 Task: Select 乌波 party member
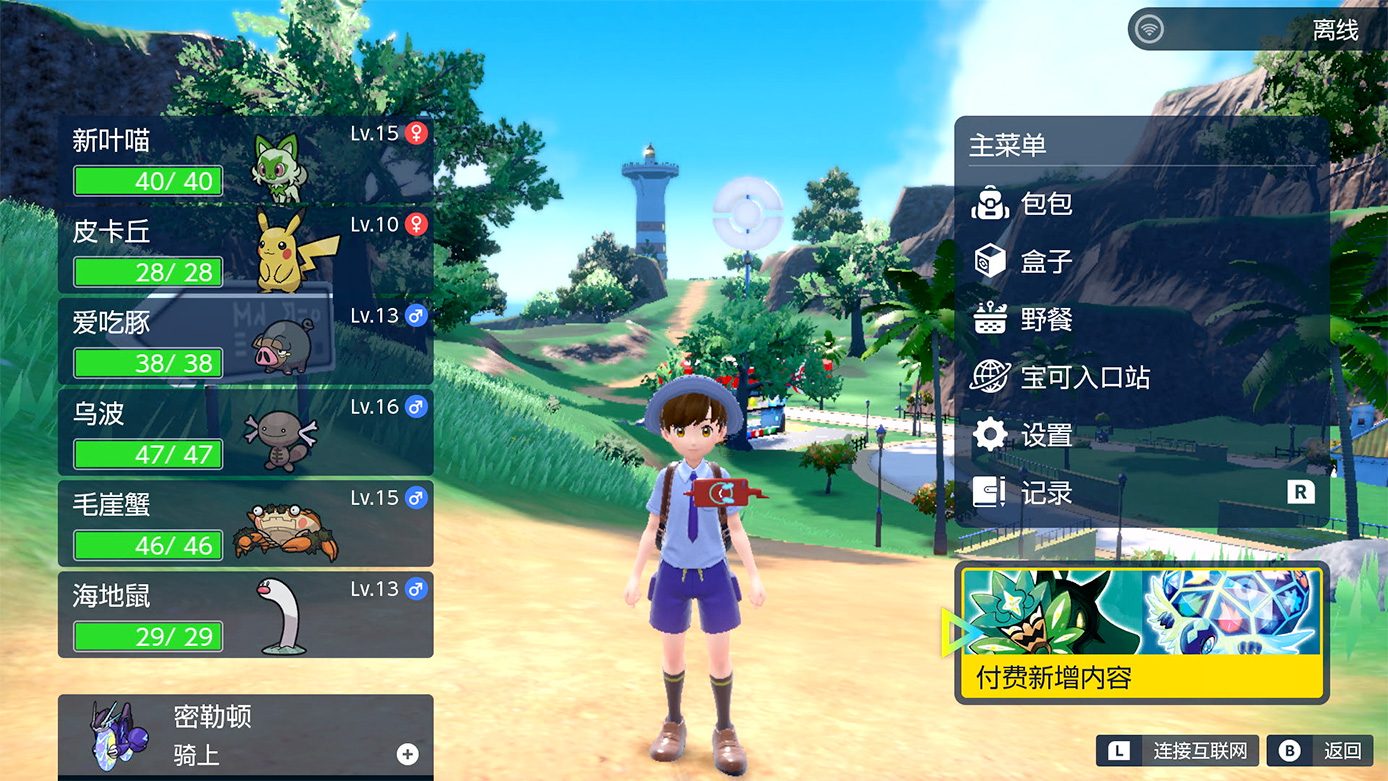pos(245,433)
